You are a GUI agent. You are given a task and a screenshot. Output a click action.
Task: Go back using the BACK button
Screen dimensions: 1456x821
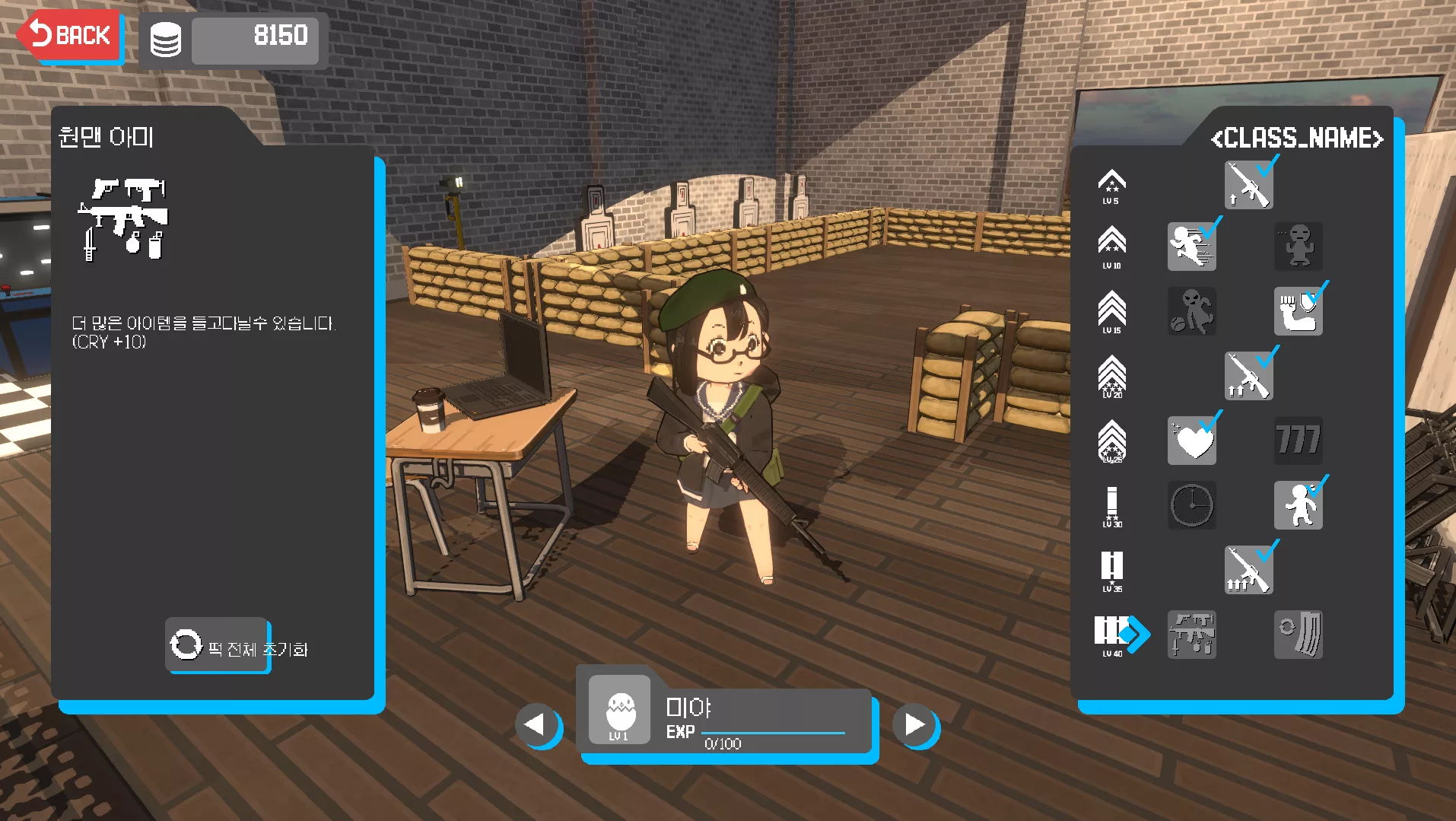click(x=70, y=36)
